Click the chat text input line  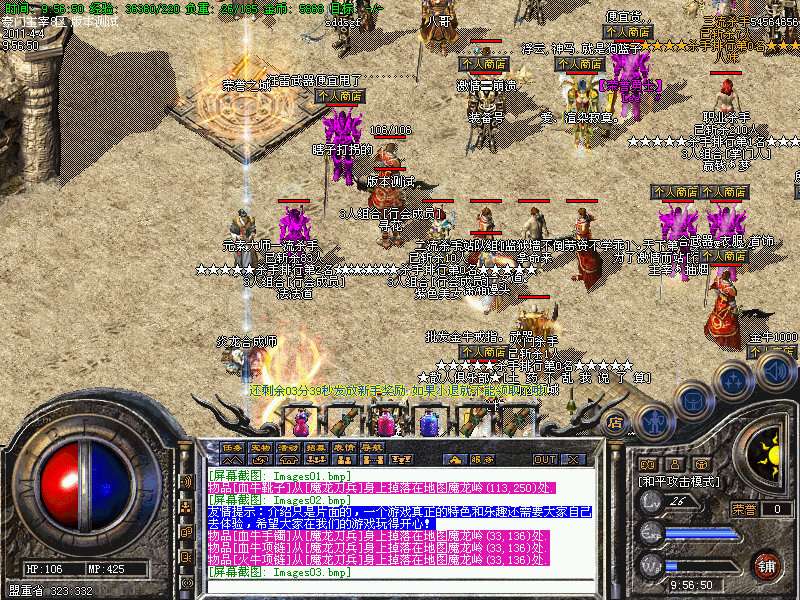click(x=400, y=584)
